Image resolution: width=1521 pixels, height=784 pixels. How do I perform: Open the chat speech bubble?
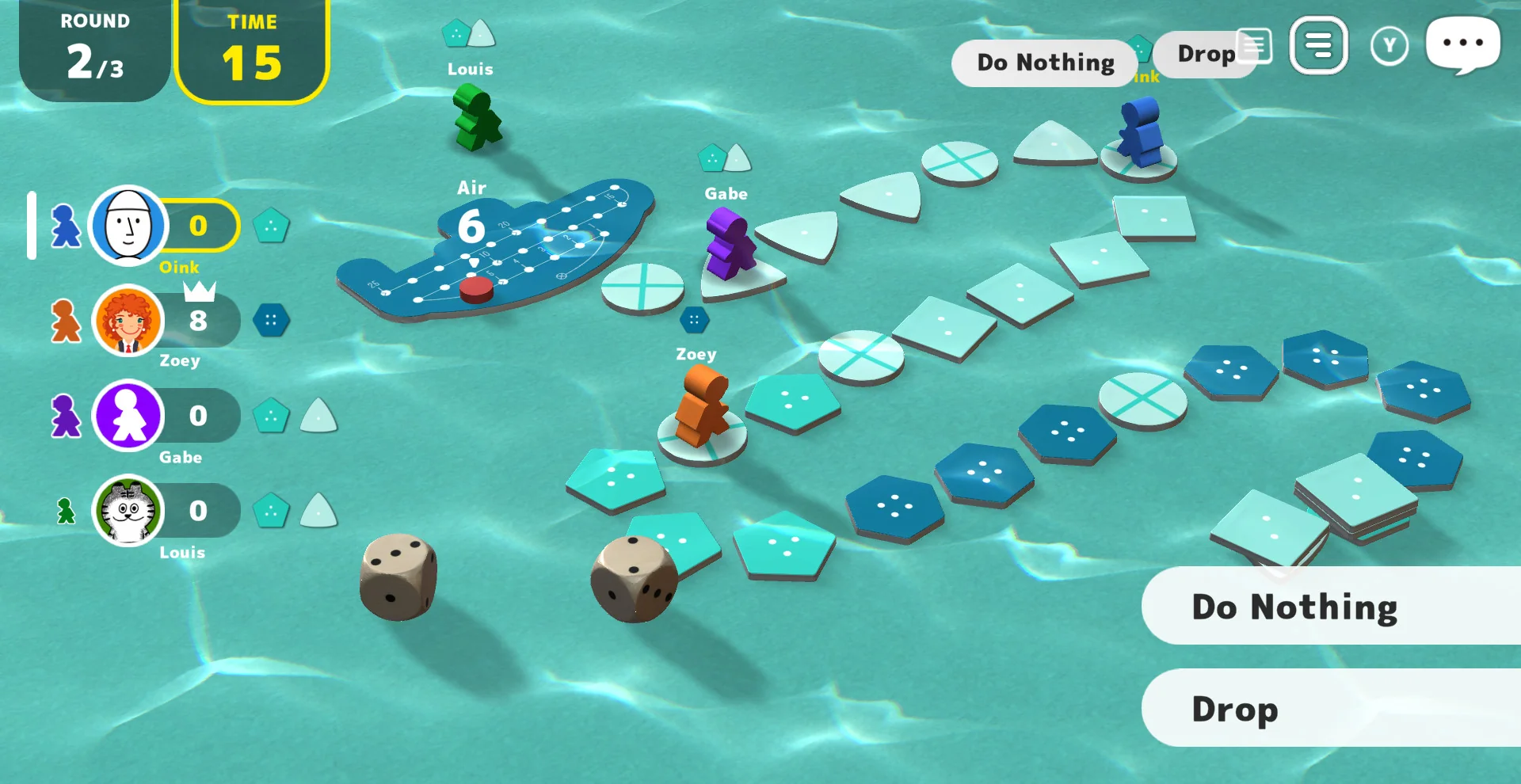coord(1462,44)
